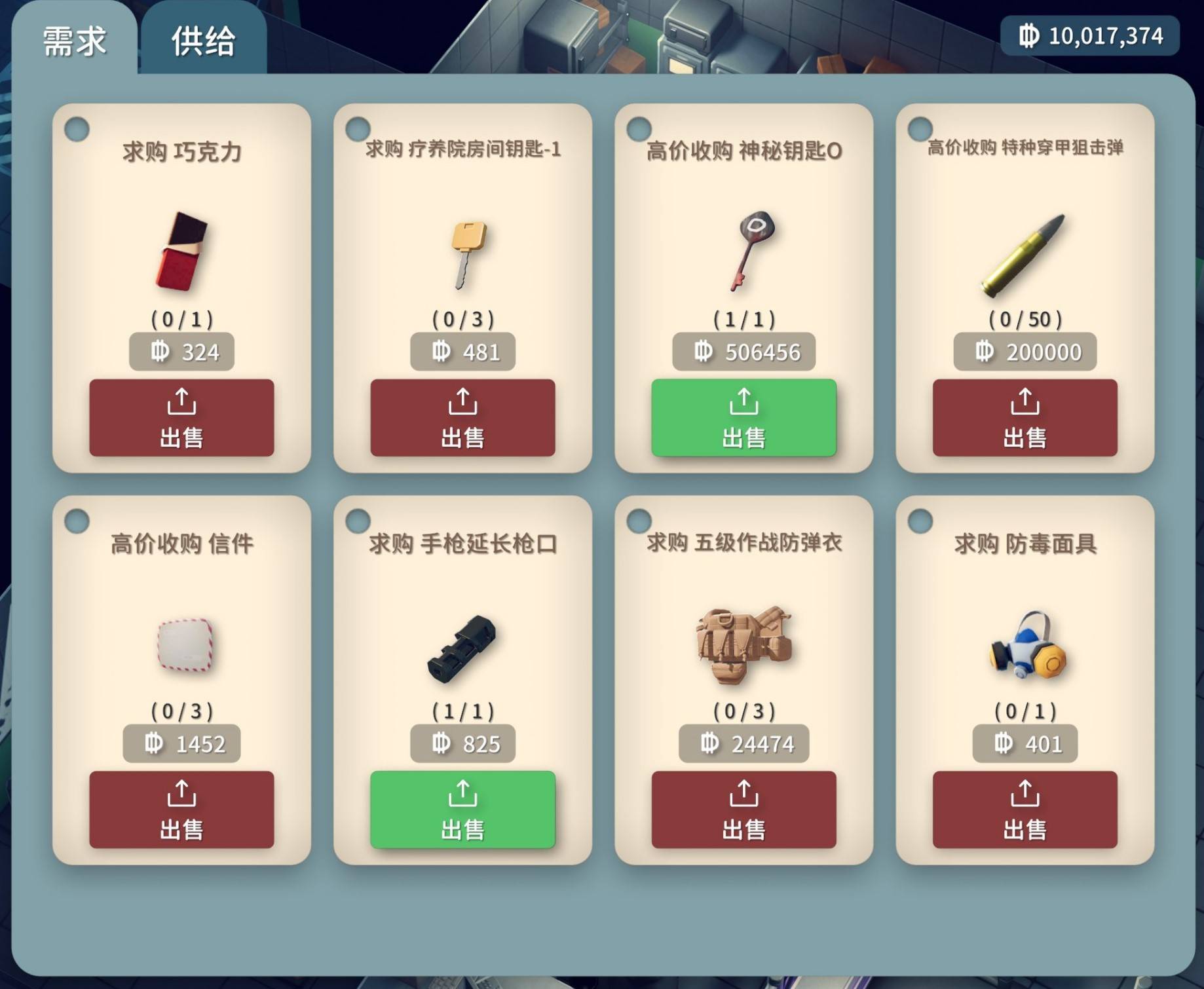Sell the 神秘钥匙O for 506456
Screen dimensions: 1204x989
pyautogui.click(x=743, y=418)
